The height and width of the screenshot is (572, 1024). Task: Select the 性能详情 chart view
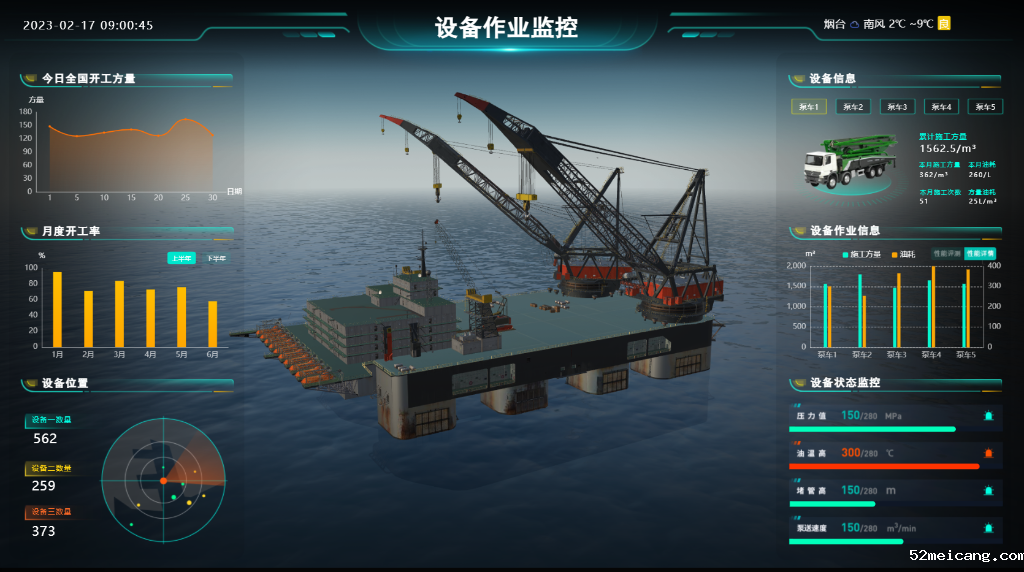coord(981,254)
